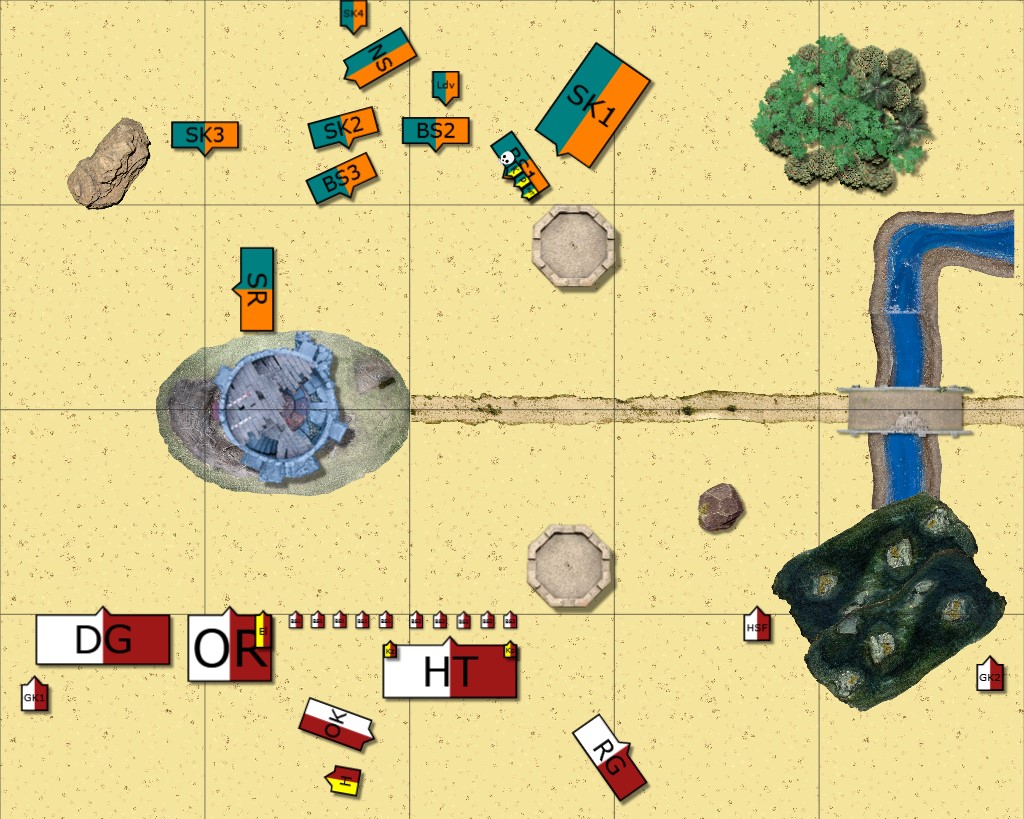Select the GK1 unit marker
This screenshot has width=1024, height=819.
click(35, 696)
